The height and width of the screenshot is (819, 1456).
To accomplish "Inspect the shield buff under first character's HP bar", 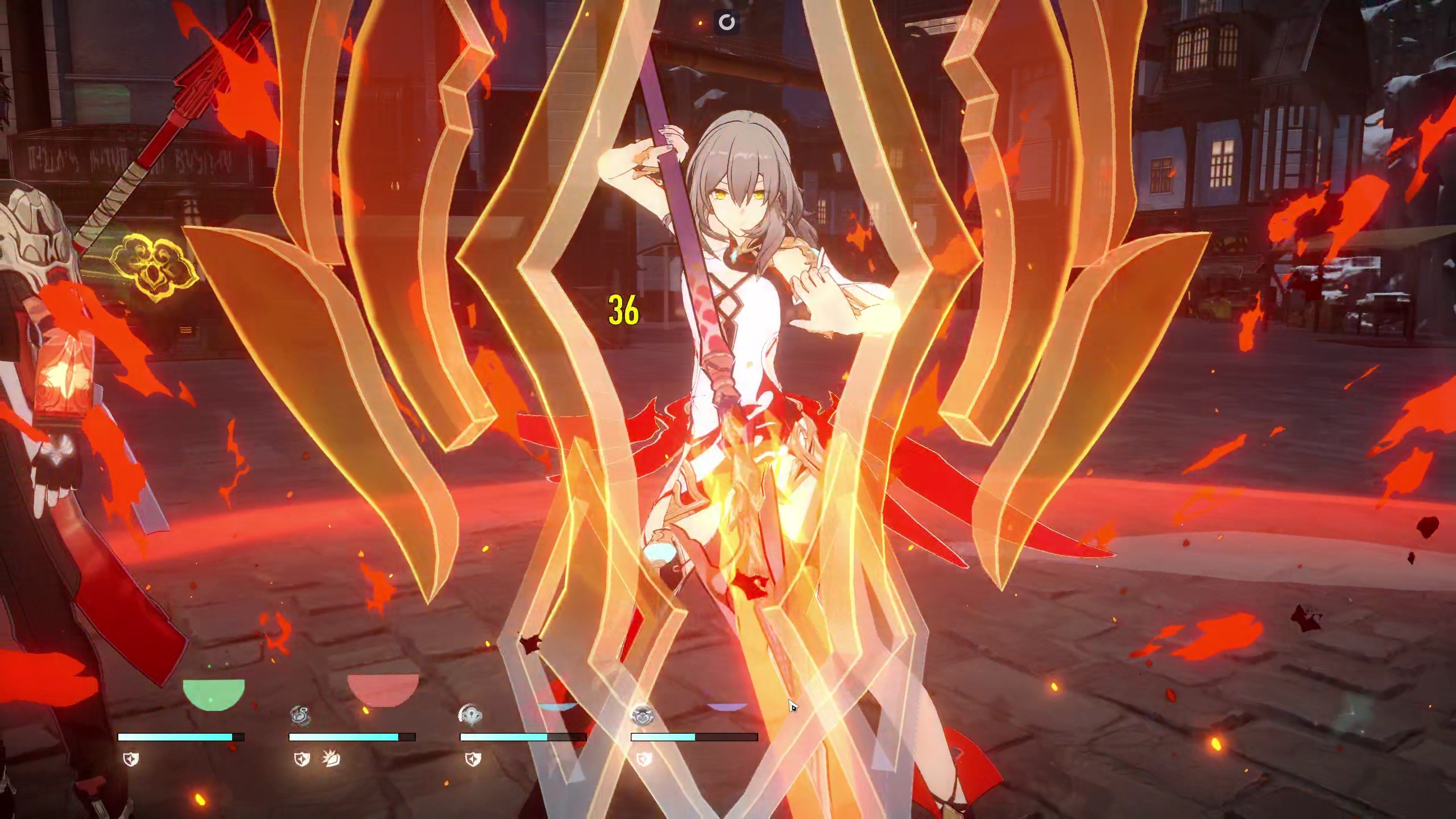I will (131, 758).
